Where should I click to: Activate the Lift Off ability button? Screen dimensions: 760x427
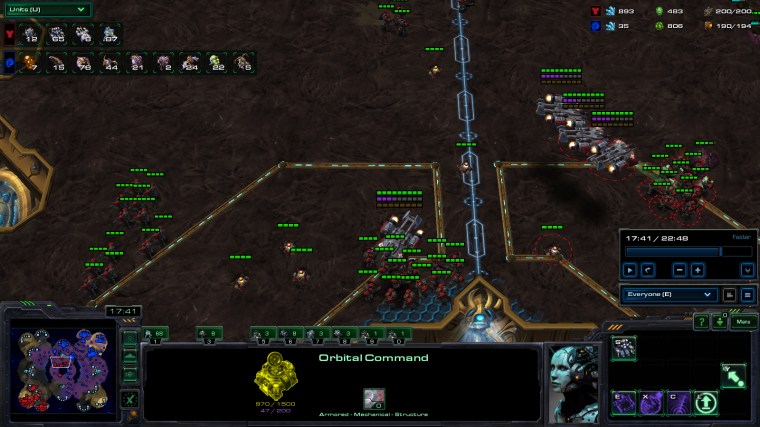coord(706,403)
